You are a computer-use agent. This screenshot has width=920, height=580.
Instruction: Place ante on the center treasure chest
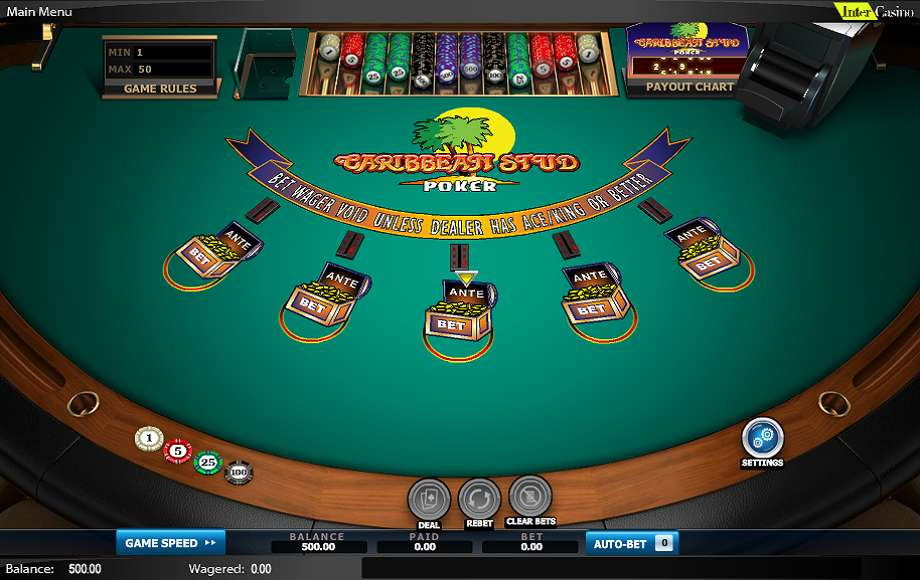[466, 293]
